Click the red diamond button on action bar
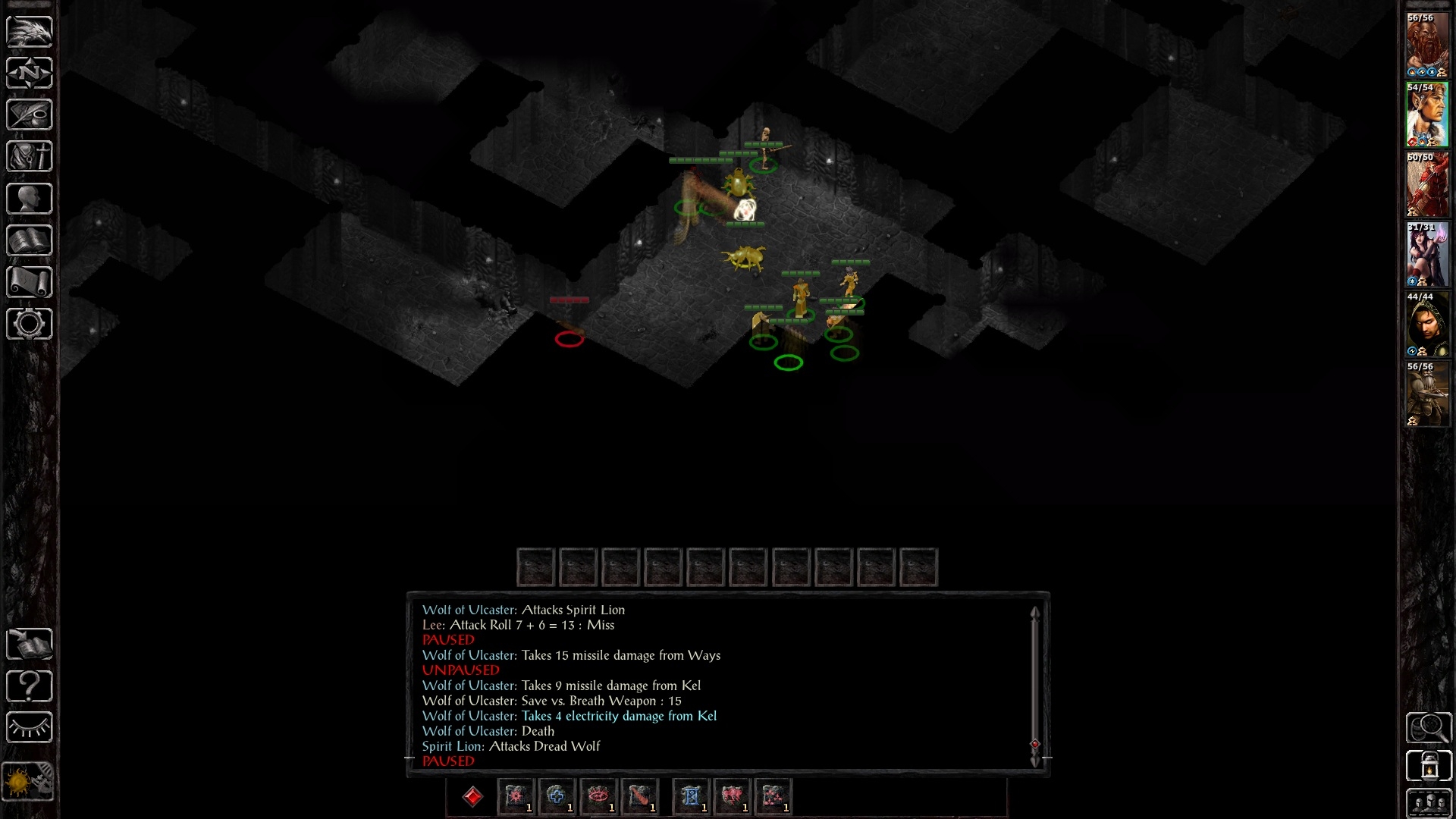 (x=472, y=796)
